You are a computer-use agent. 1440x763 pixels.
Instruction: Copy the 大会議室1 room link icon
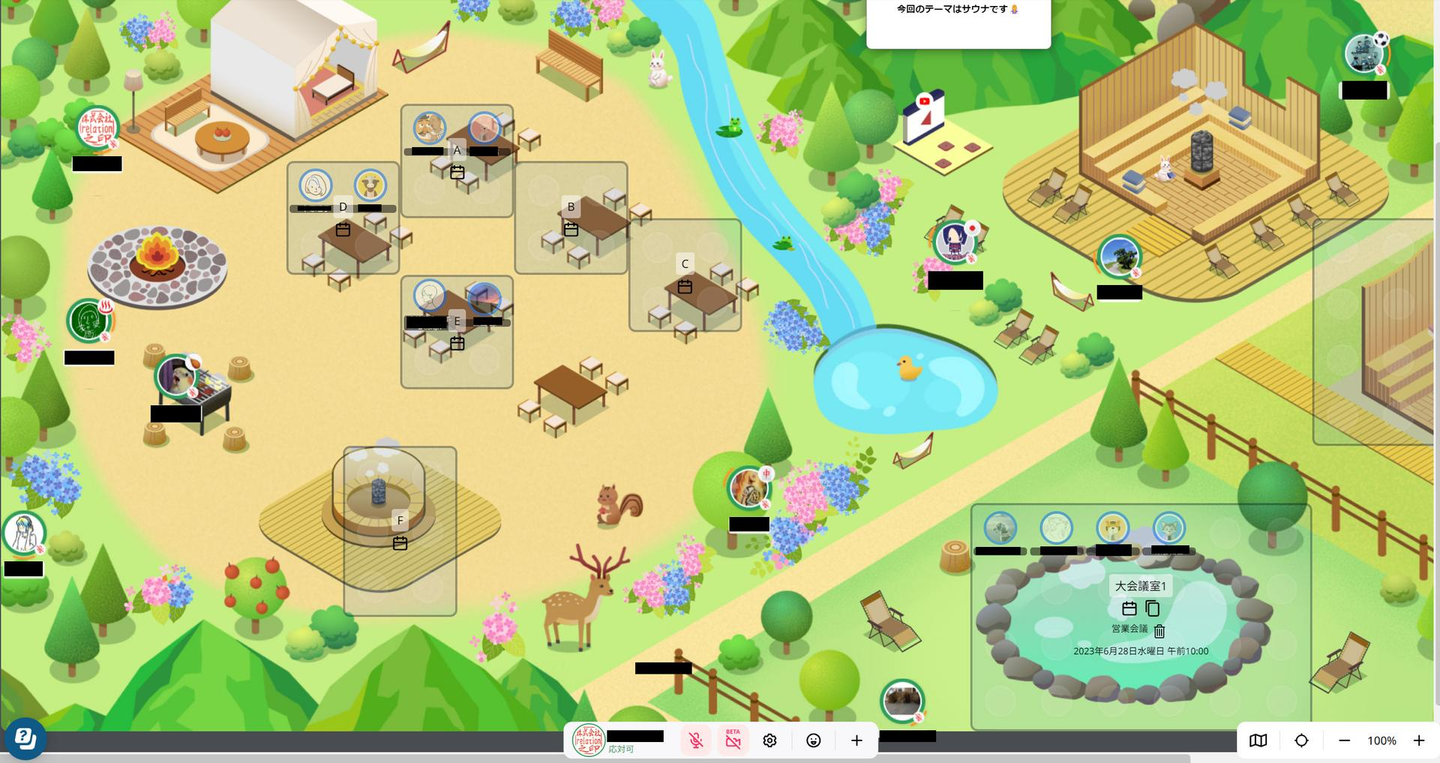tap(1152, 608)
